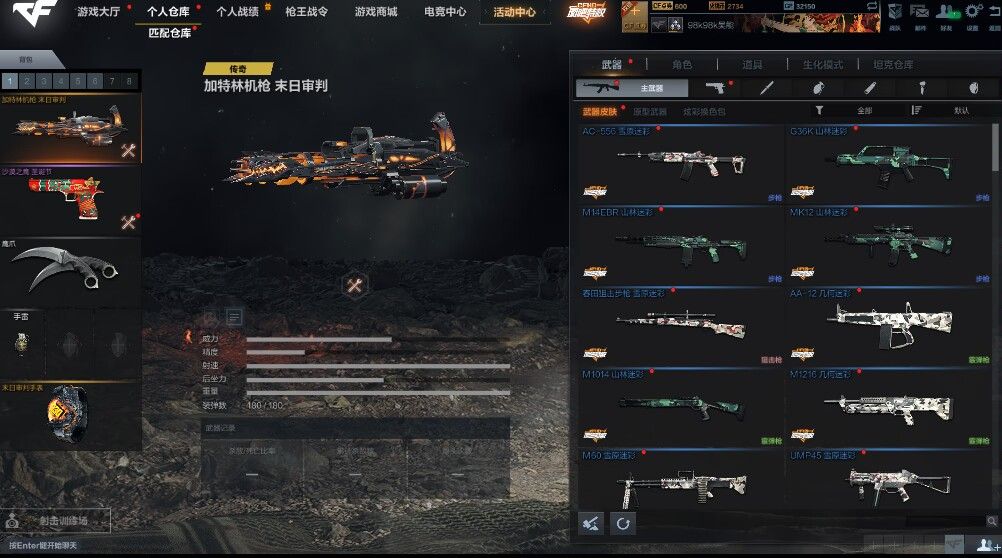The height and width of the screenshot is (558, 1002).
Task: Open the 游戏商城 game store
Action: pos(375,12)
